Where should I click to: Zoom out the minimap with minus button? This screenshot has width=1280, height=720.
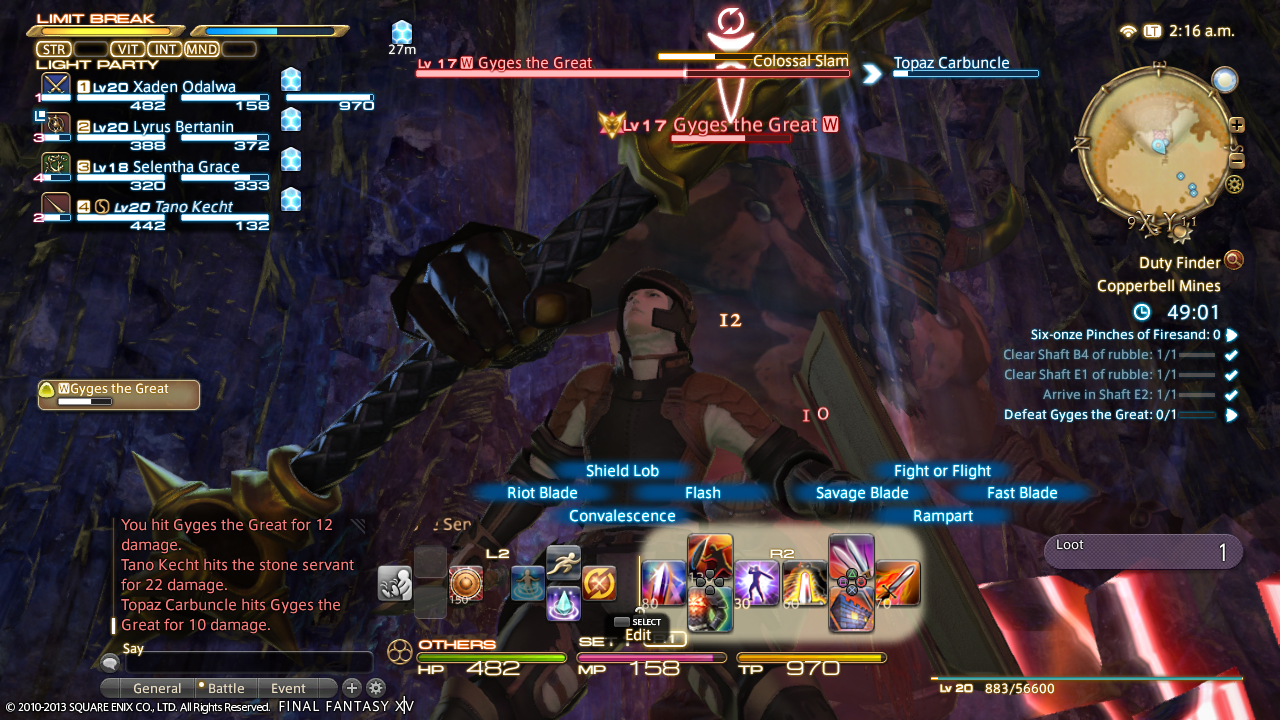1237,161
